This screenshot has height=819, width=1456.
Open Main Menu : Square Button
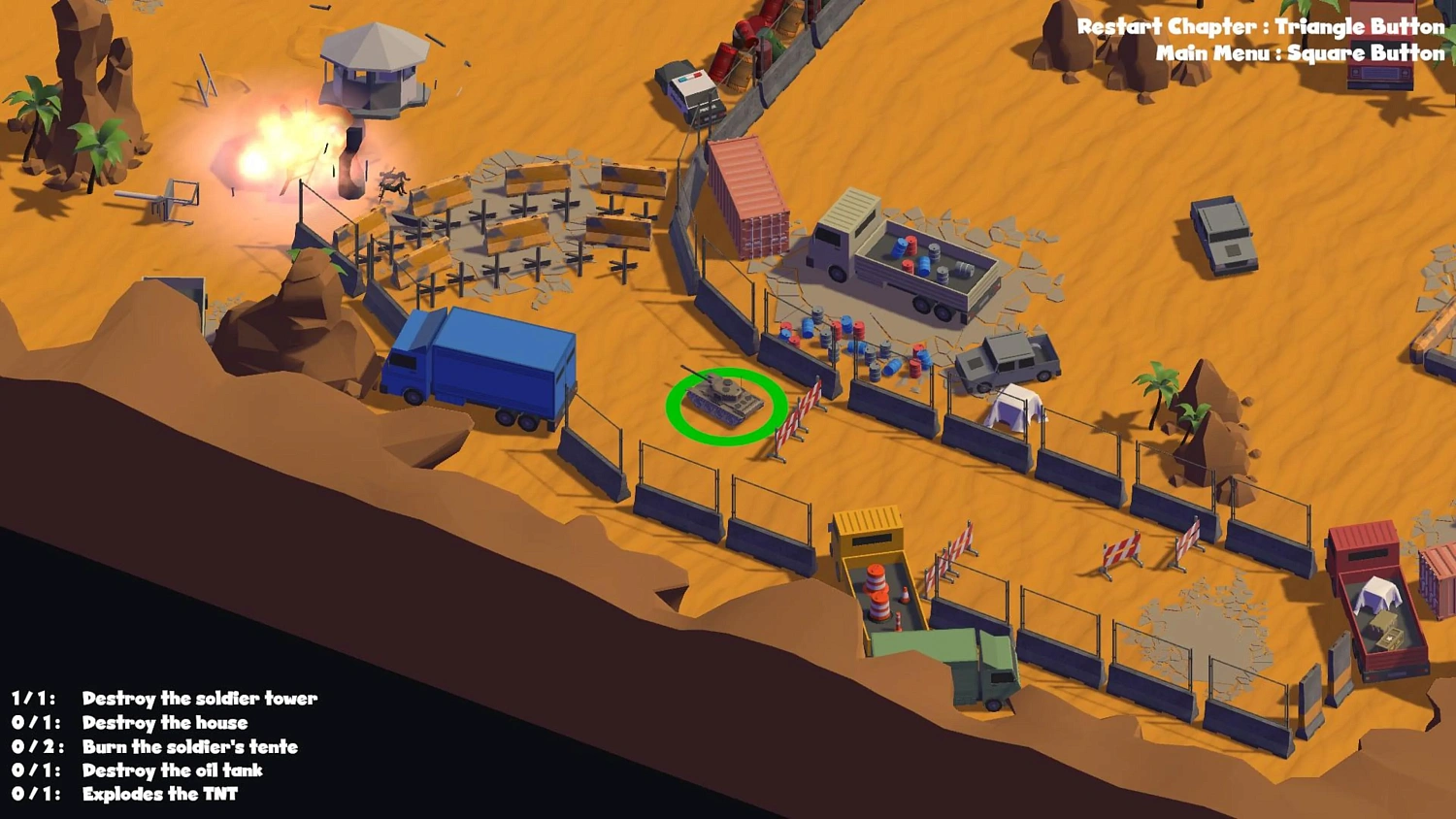pyautogui.click(x=1299, y=53)
